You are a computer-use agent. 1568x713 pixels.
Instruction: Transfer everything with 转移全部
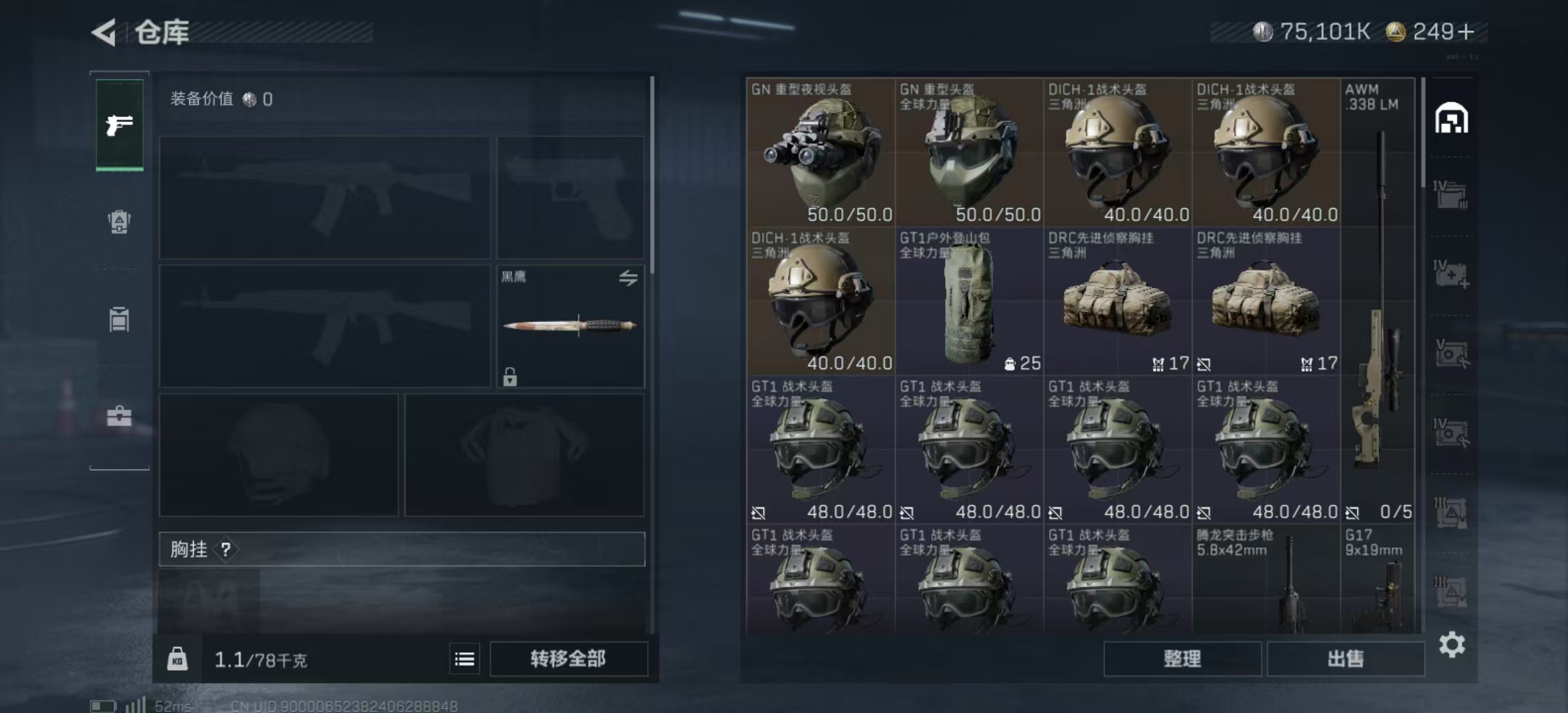pos(568,659)
